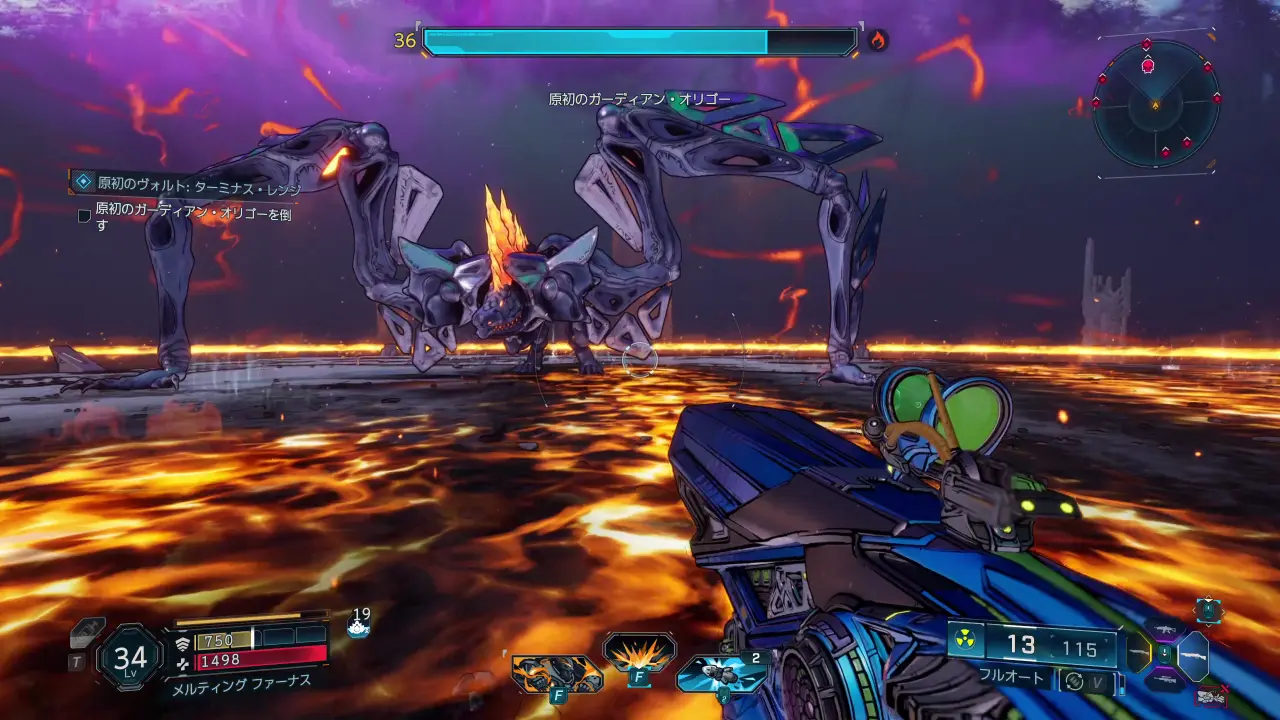1280x720 pixels.
Task: Select the highlighted shotgun slot on the right
Action: pyautogui.click(x=1193, y=656)
